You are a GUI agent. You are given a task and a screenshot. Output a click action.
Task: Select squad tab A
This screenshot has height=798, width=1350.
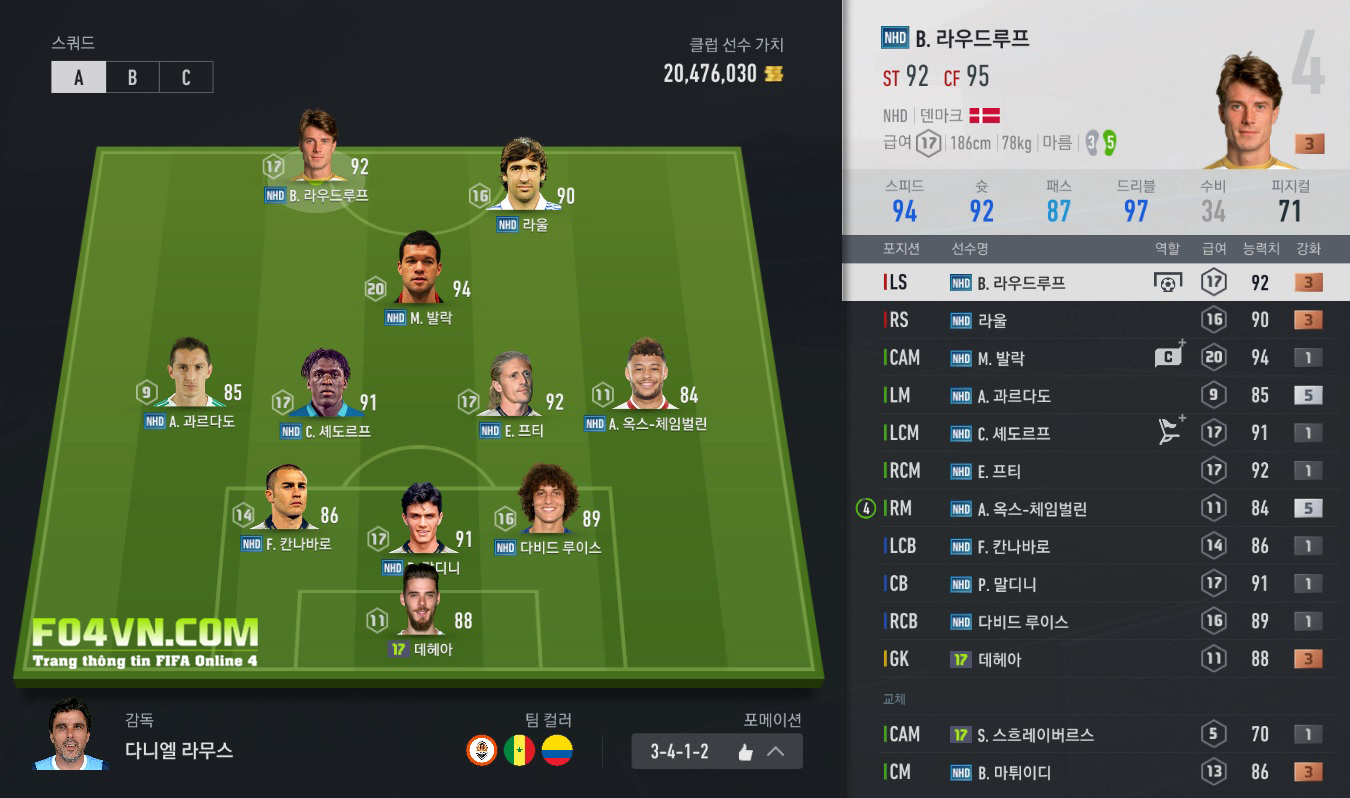79,77
